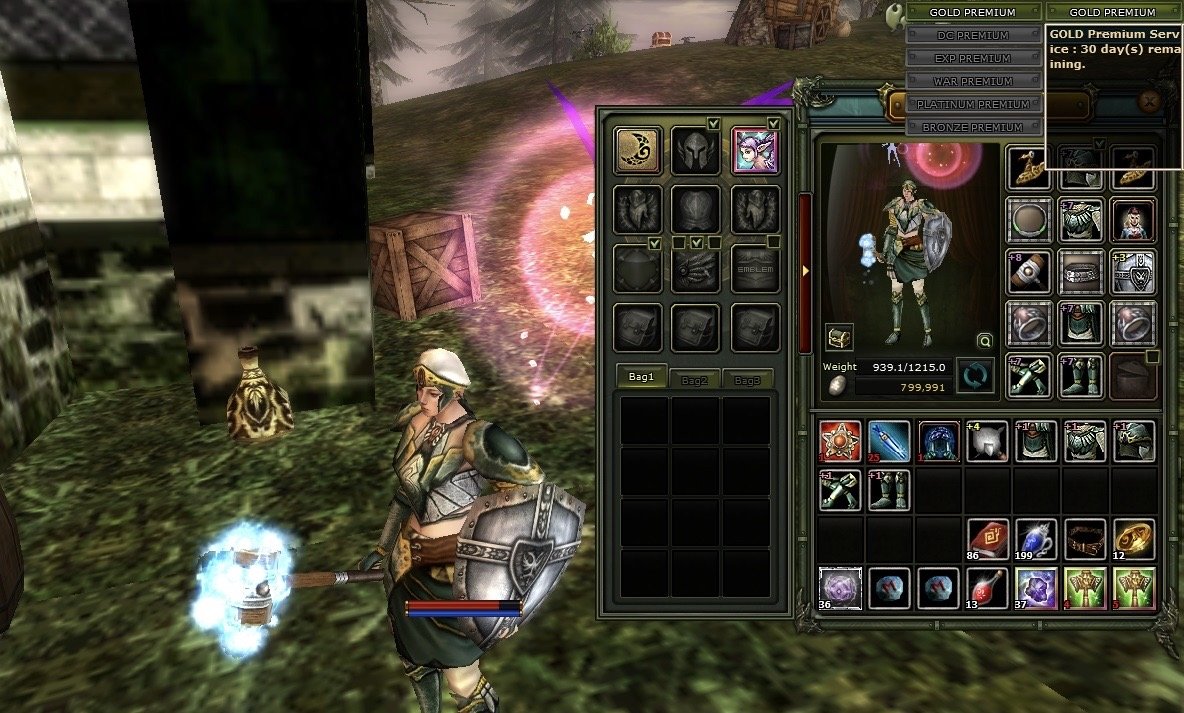Select the DC PREMIUM menu entry
Screen dimensions: 1184x713
click(x=974, y=36)
